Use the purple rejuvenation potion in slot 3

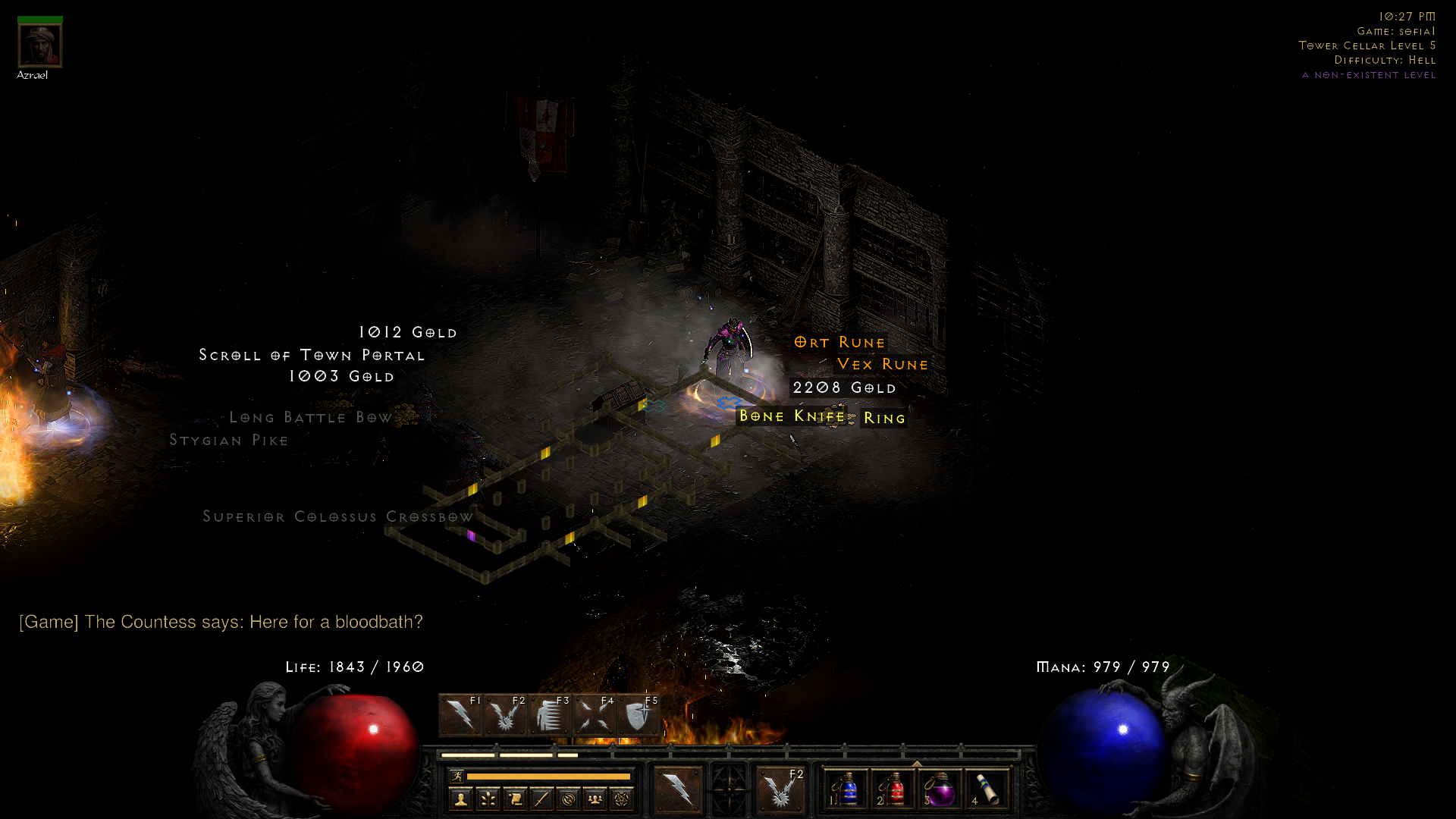[941, 789]
